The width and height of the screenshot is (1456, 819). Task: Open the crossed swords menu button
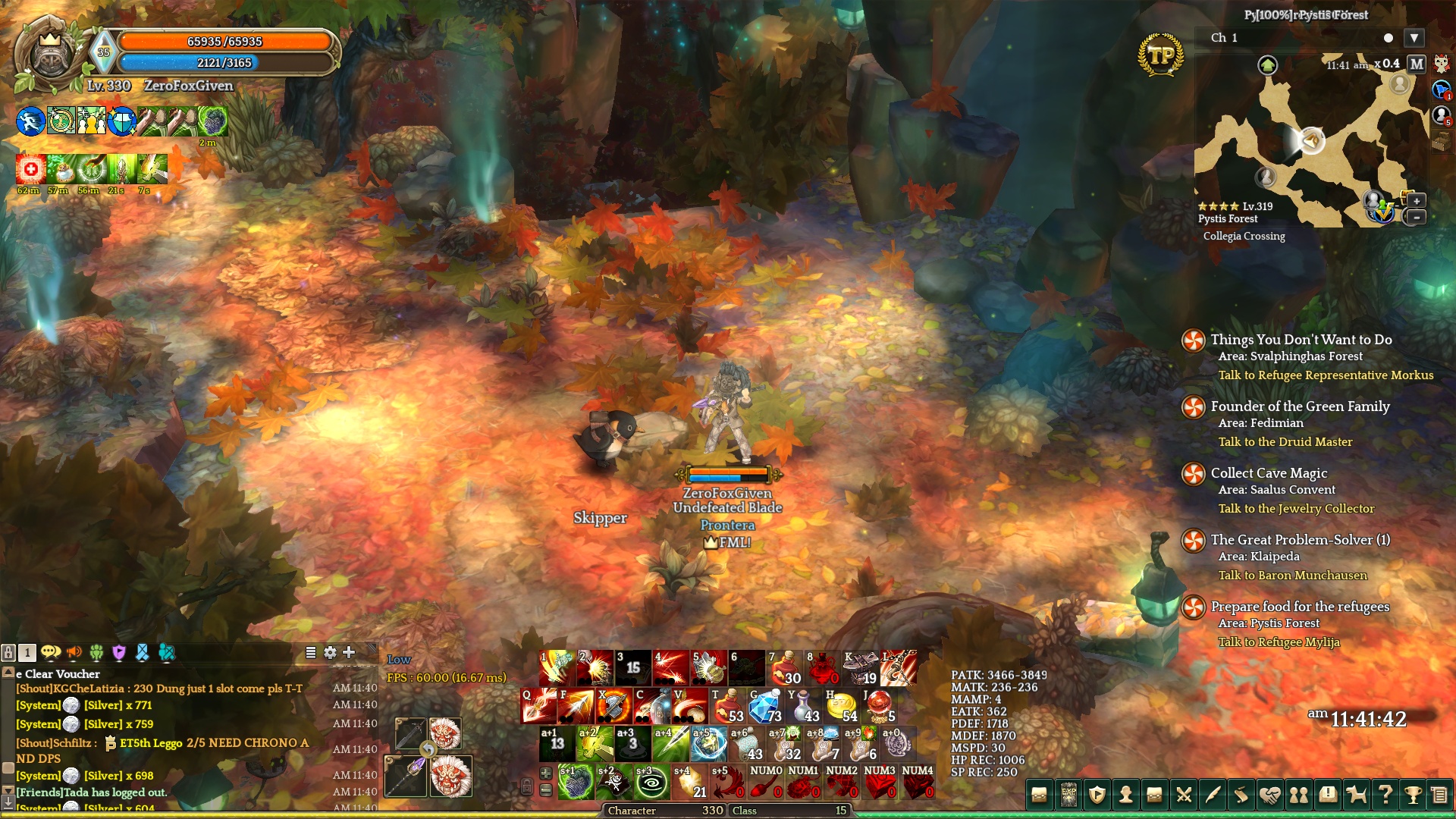point(1184,795)
